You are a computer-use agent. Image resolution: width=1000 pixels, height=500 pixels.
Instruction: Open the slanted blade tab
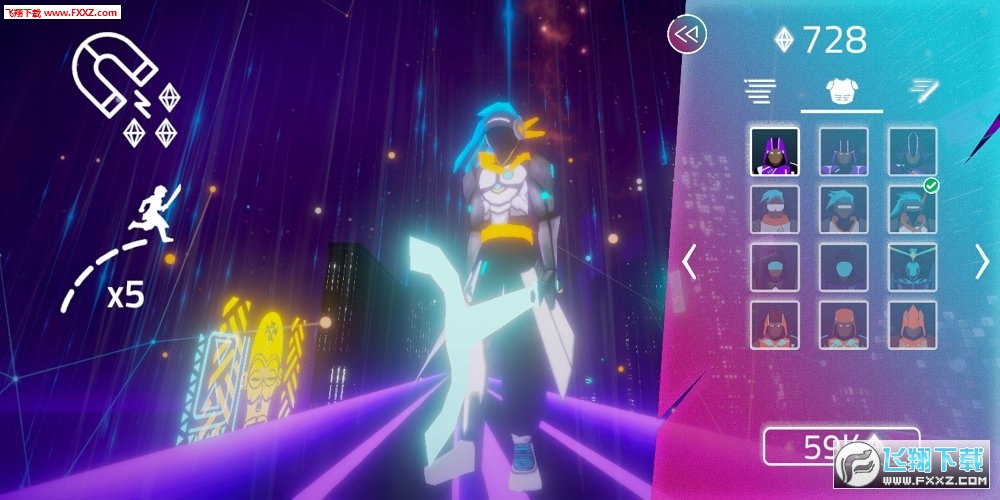click(921, 92)
